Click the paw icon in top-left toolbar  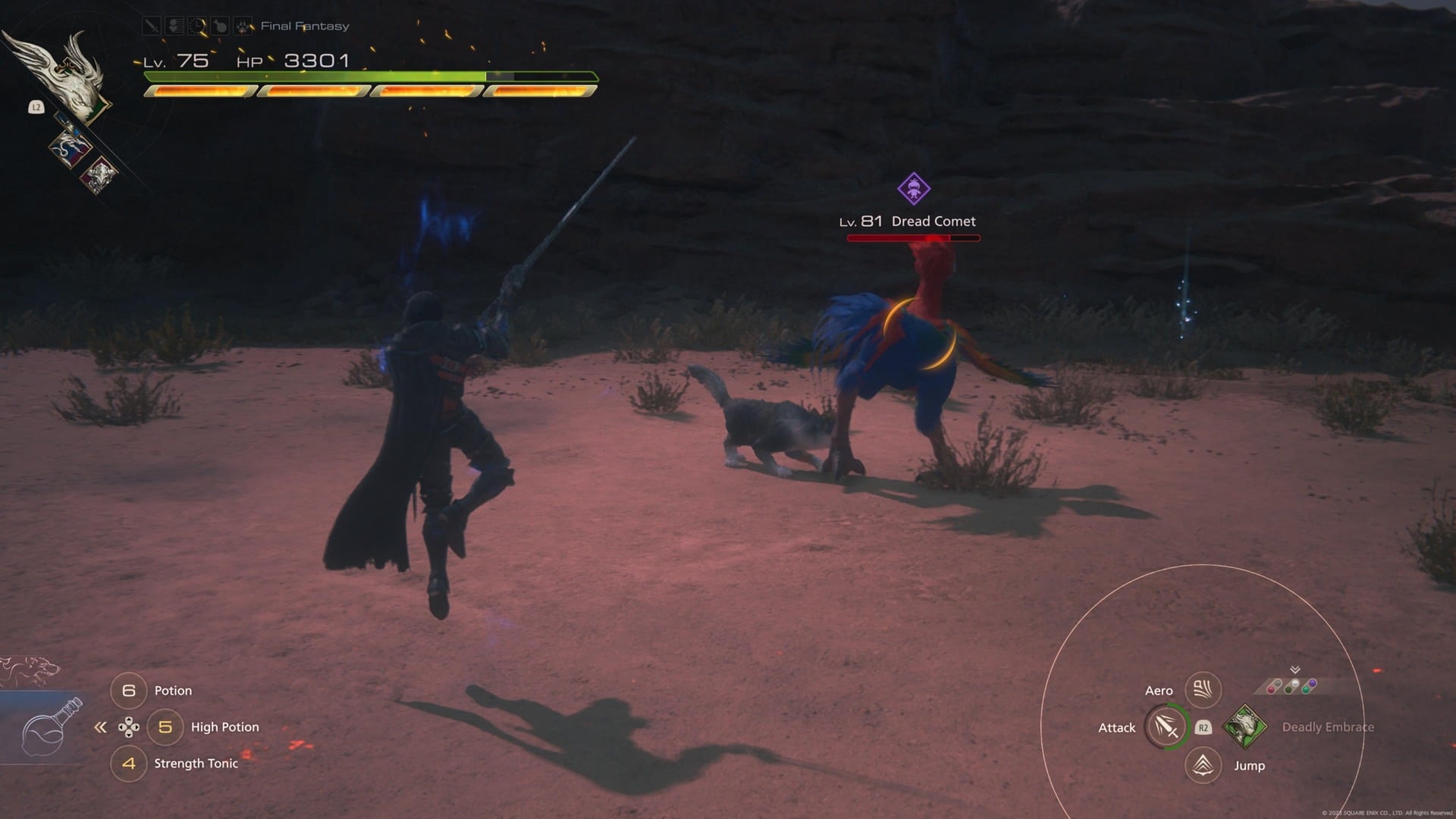pos(243,25)
